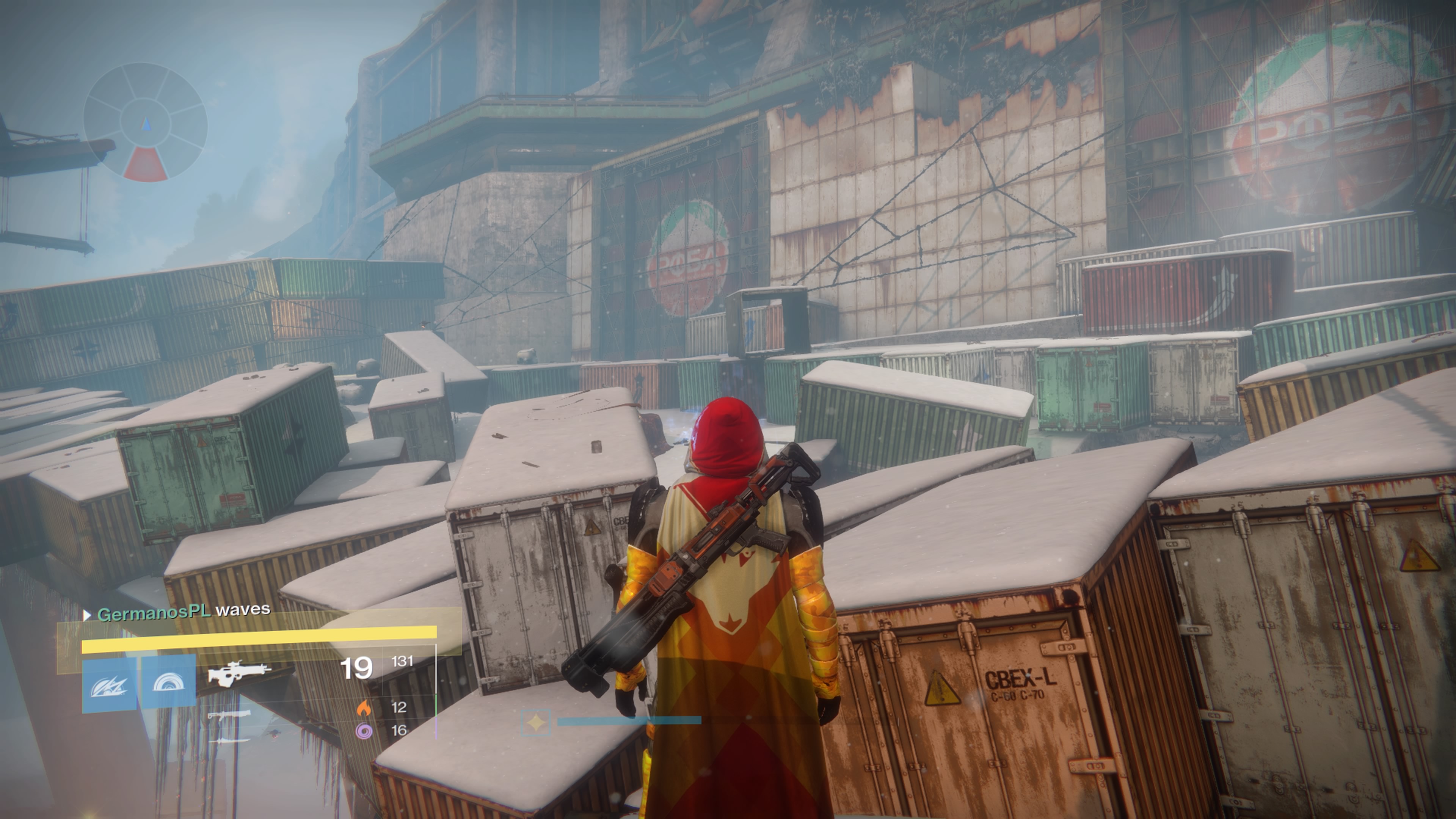Activate the dome-shaped melee ability icon
This screenshot has height=819, width=1456.
pyautogui.click(x=168, y=682)
